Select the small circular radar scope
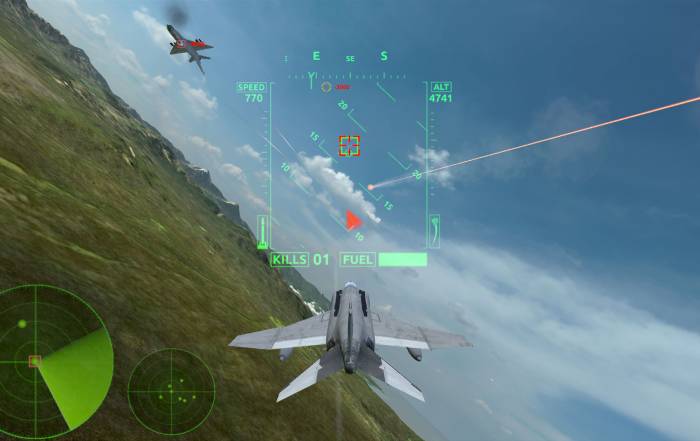The image size is (700, 441). tap(171, 391)
